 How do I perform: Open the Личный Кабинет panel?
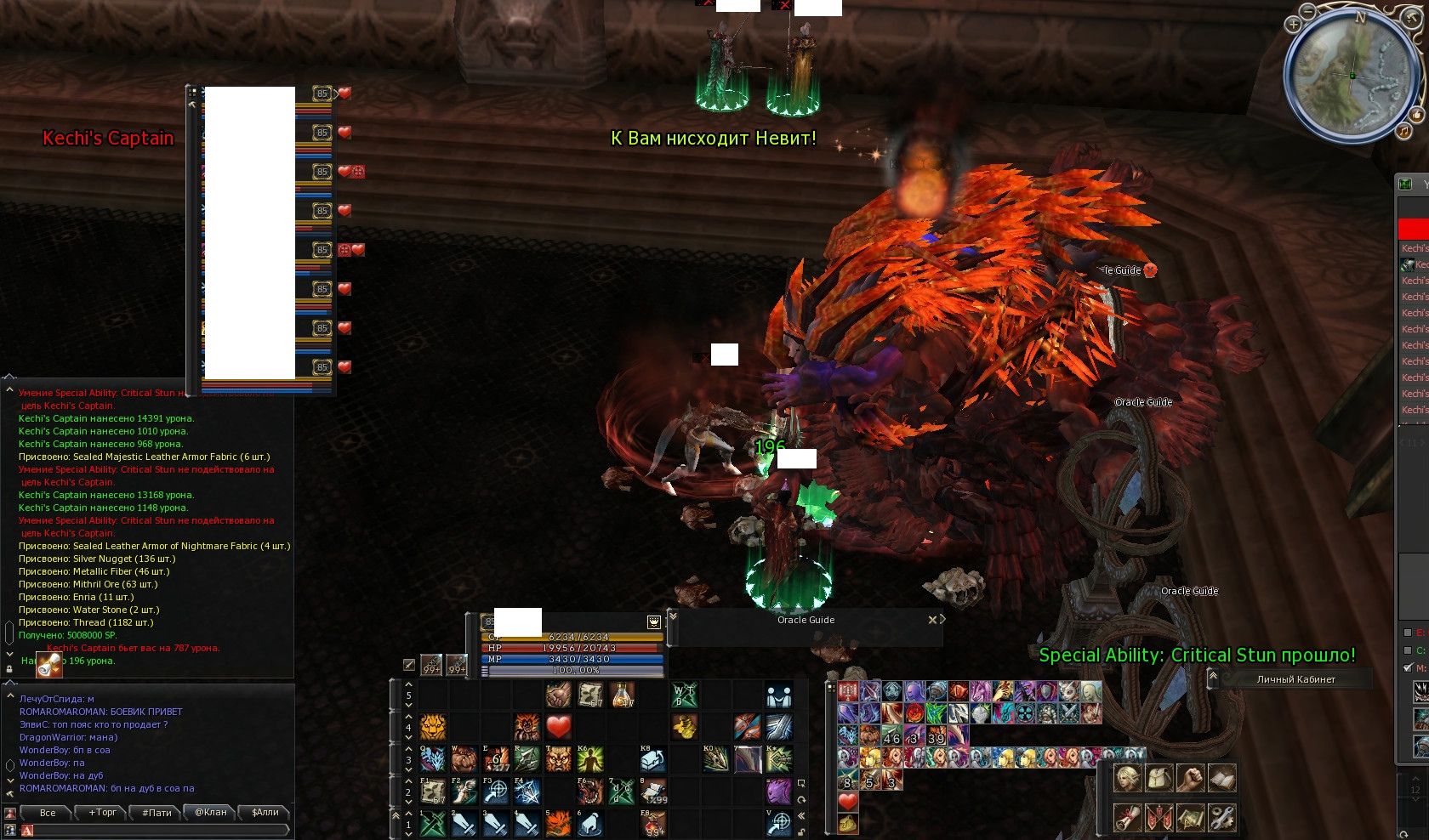(x=1295, y=679)
